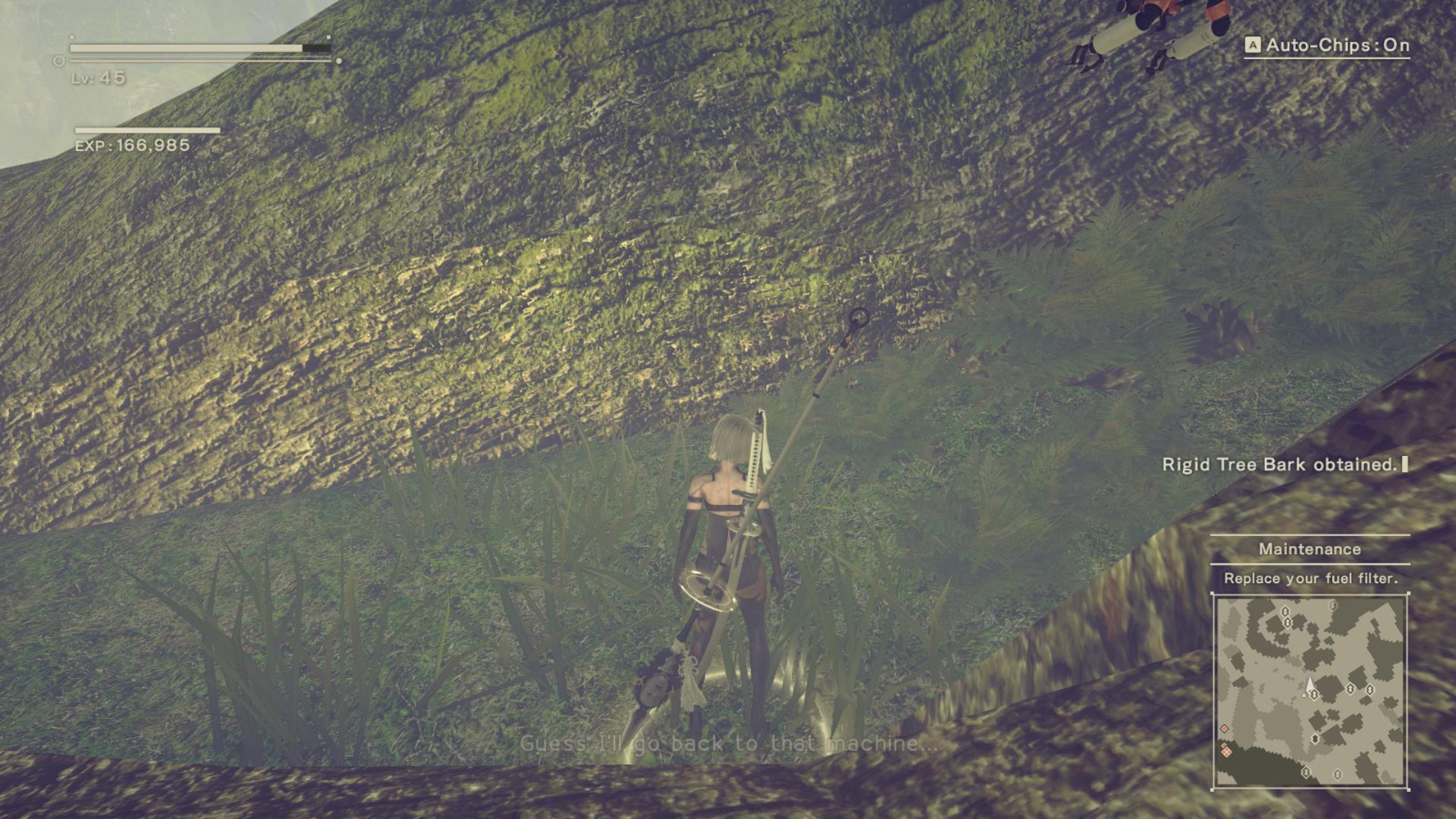1456x819 pixels.
Task: Click the red cluster marker on the minimap
Action: pos(1227,751)
